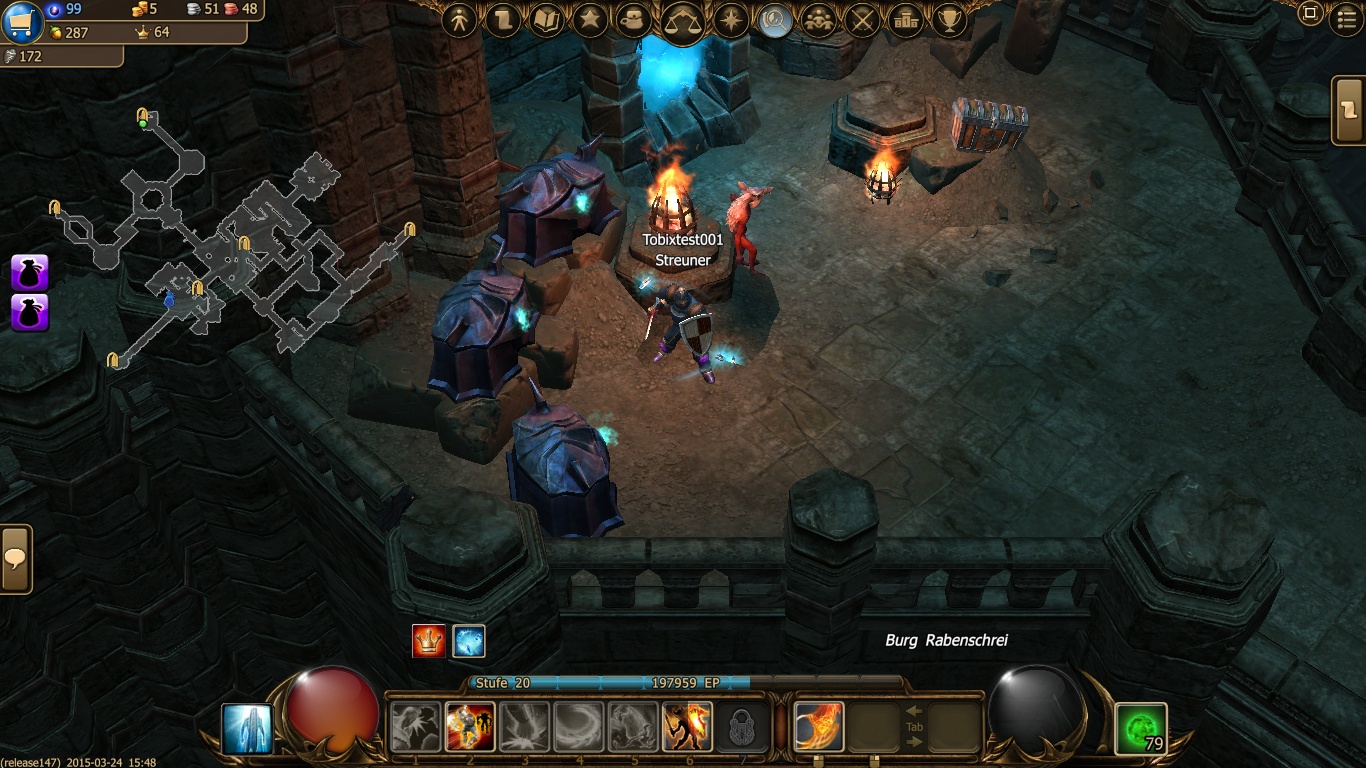Open the character figure menu
The image size is (1366, 768).
click(x=459, y=20)
